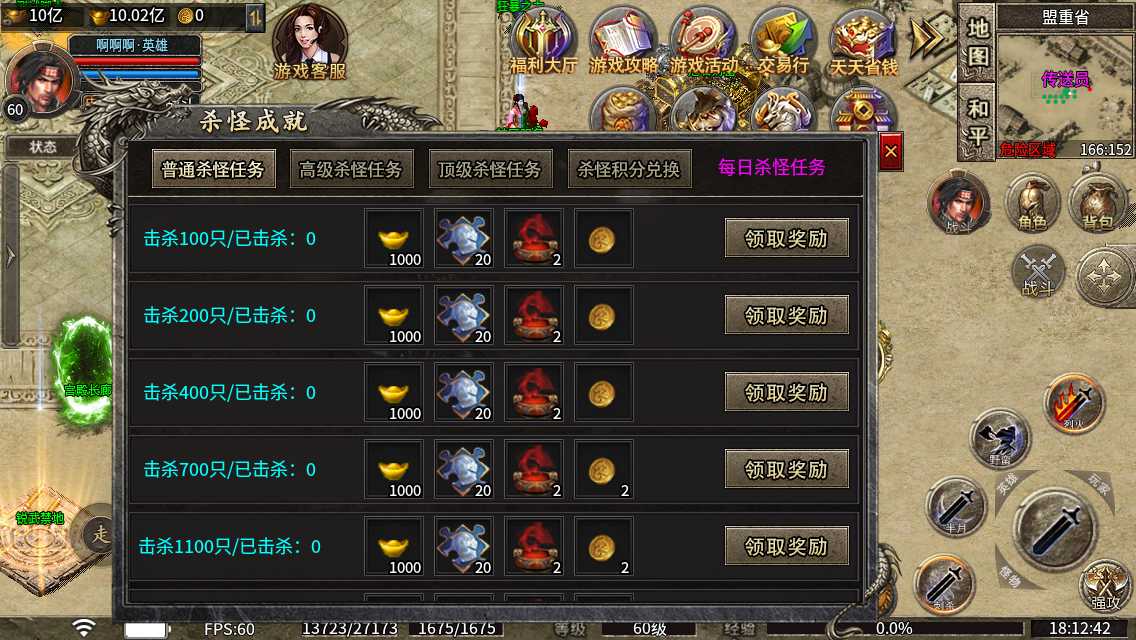Open the 游戏攻略 game guide
1136x640 pixels.
(x=624, y=41)
